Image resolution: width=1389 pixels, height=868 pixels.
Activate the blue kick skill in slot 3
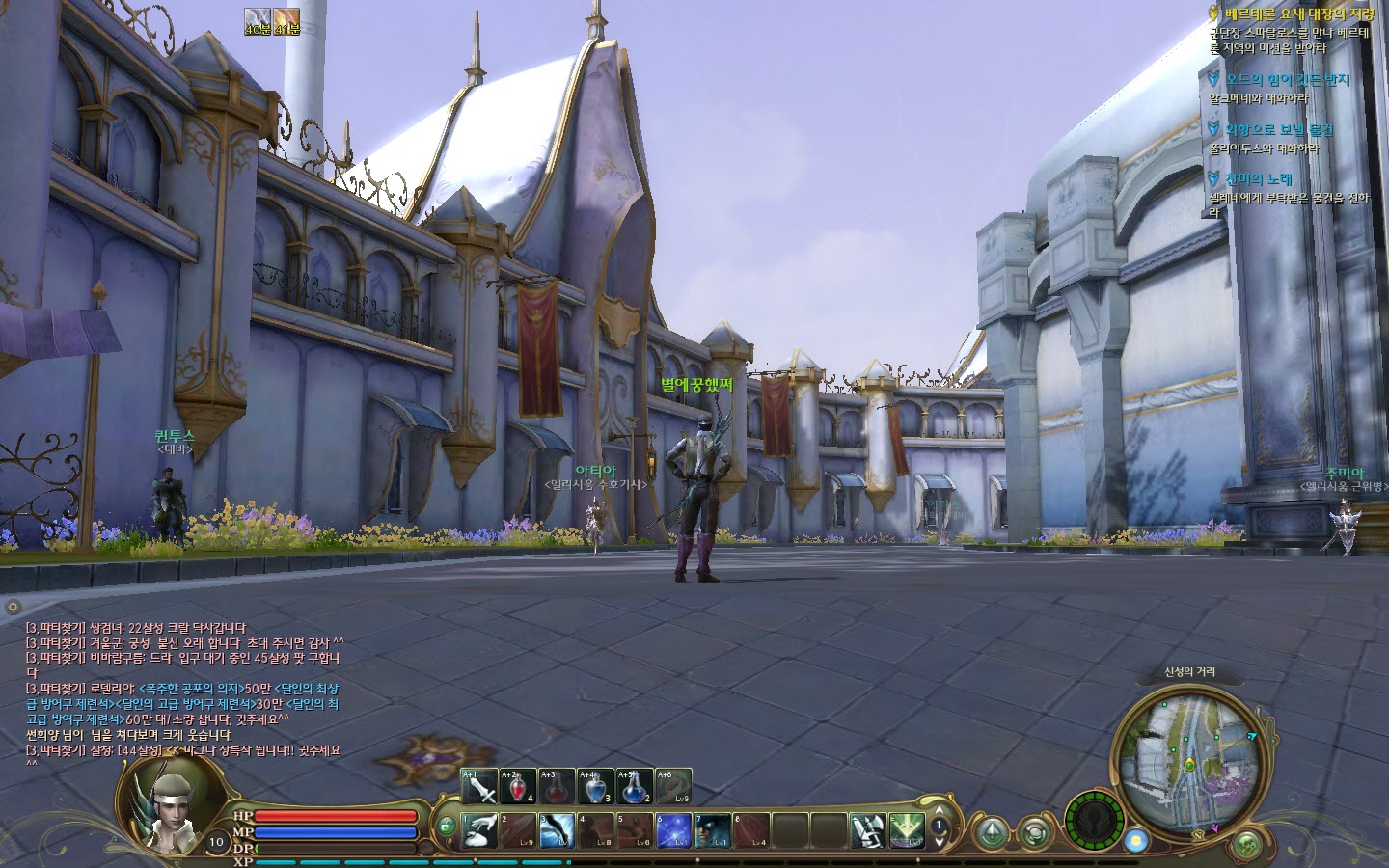[x=557, y=830]
